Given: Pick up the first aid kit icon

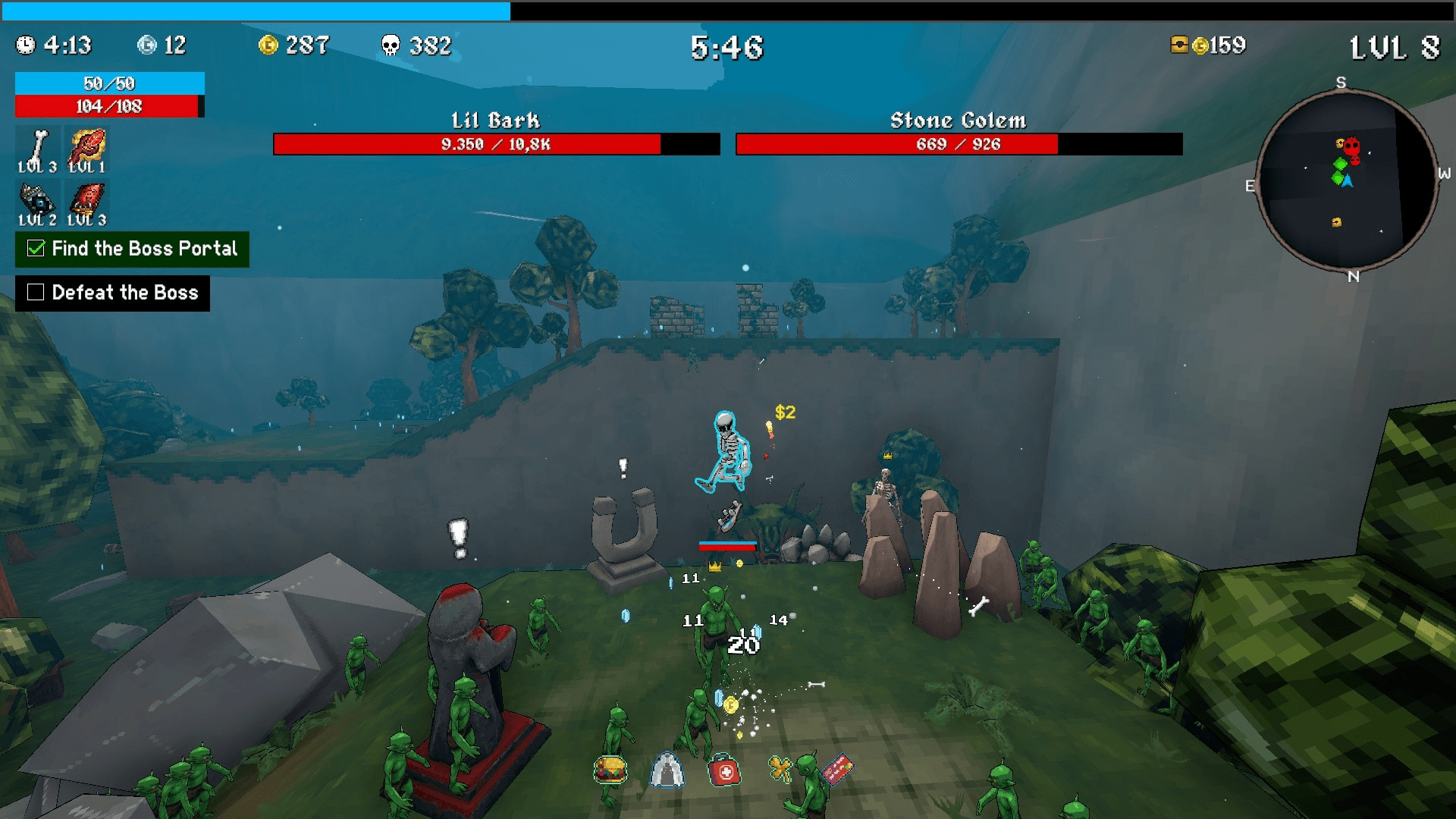Looking at the screenshot, I should [723, 770].
